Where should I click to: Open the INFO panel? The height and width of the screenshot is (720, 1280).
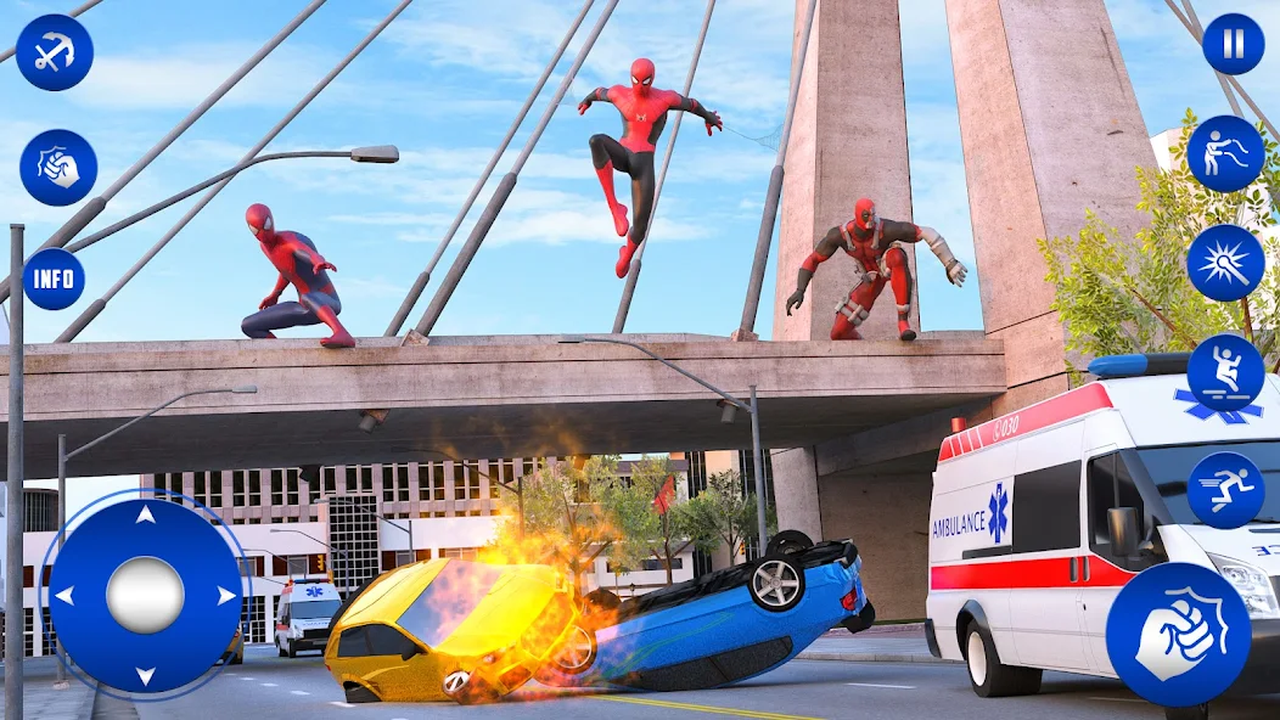click(55, 279)
